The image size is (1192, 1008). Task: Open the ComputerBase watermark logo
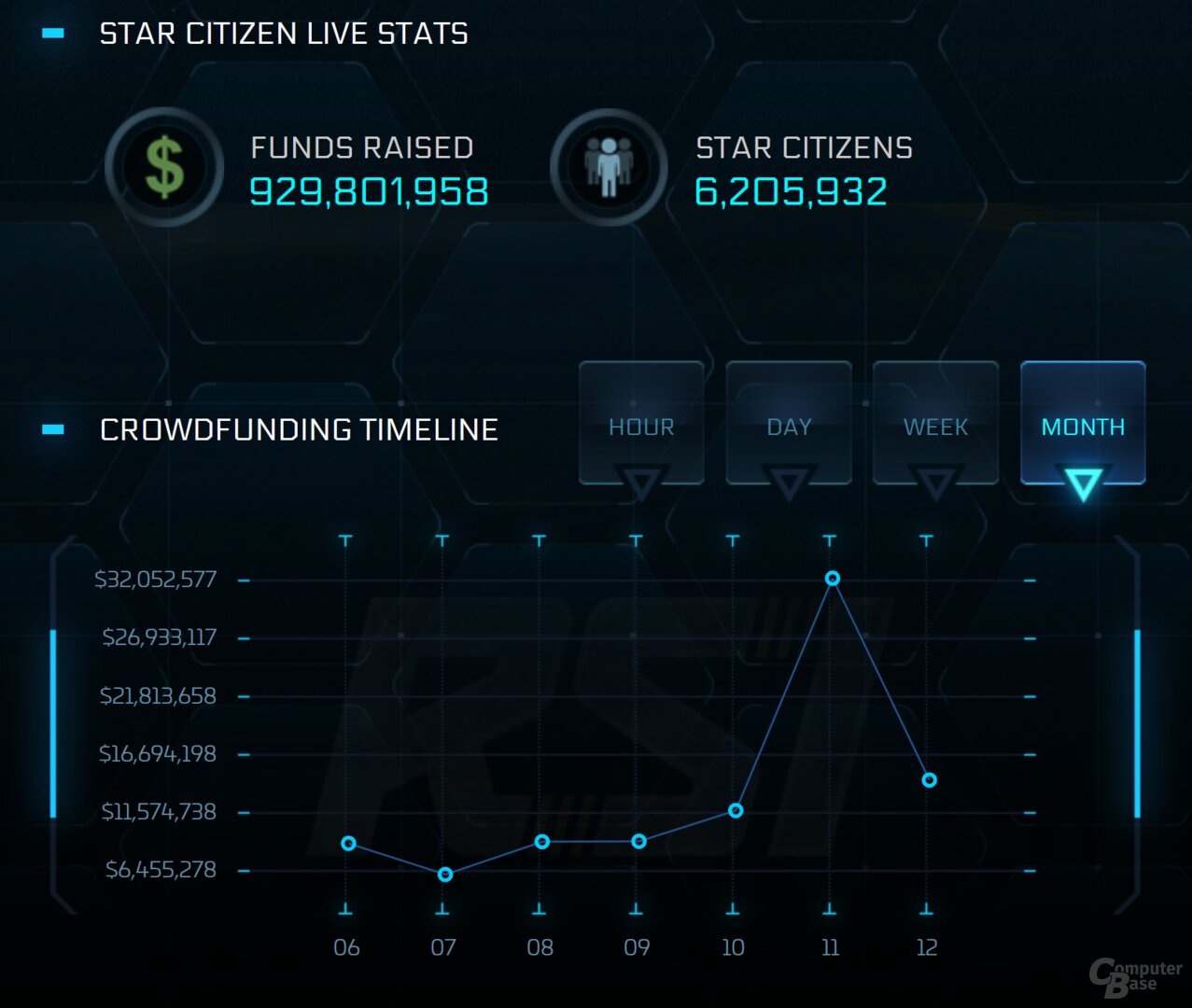coord(1134,975)
